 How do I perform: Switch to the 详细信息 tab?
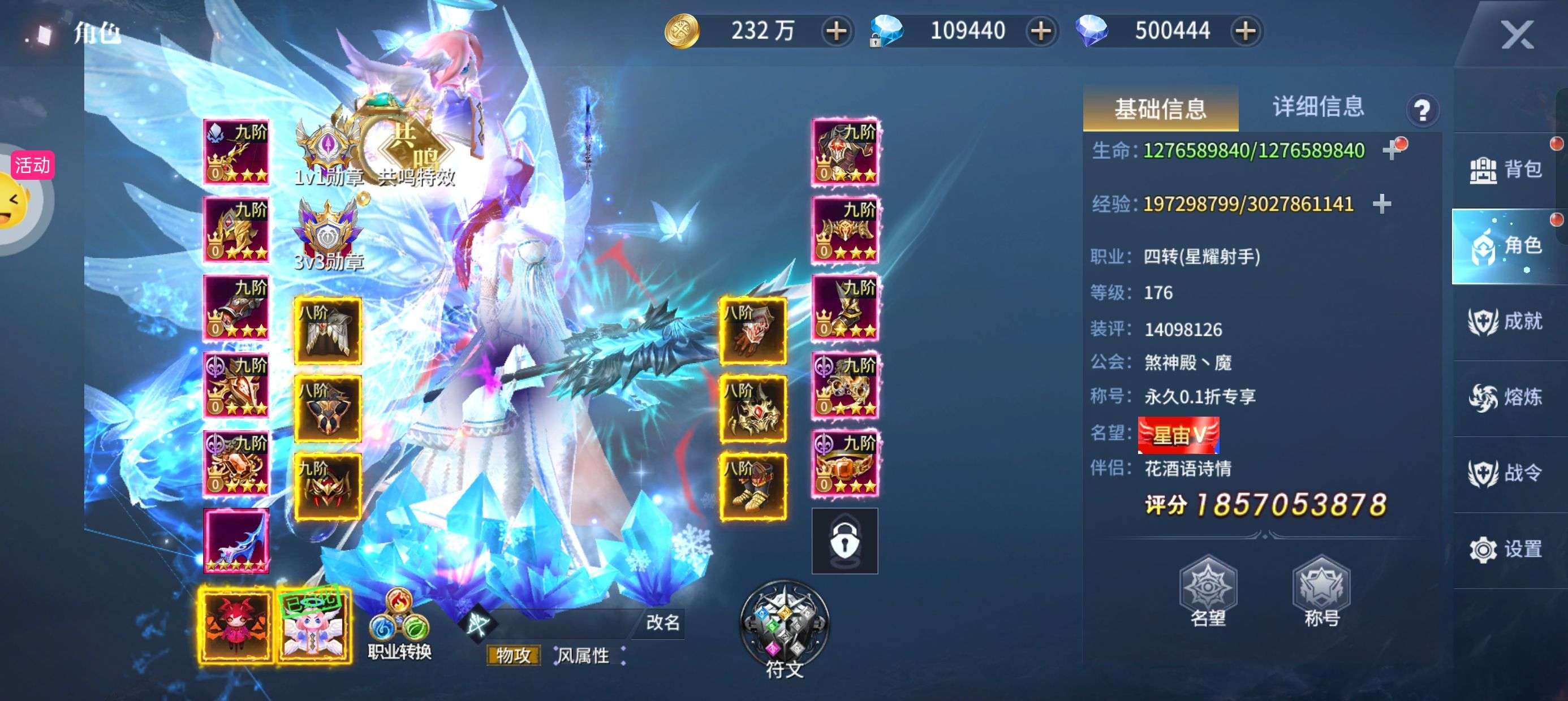(x=1318, y=107)
